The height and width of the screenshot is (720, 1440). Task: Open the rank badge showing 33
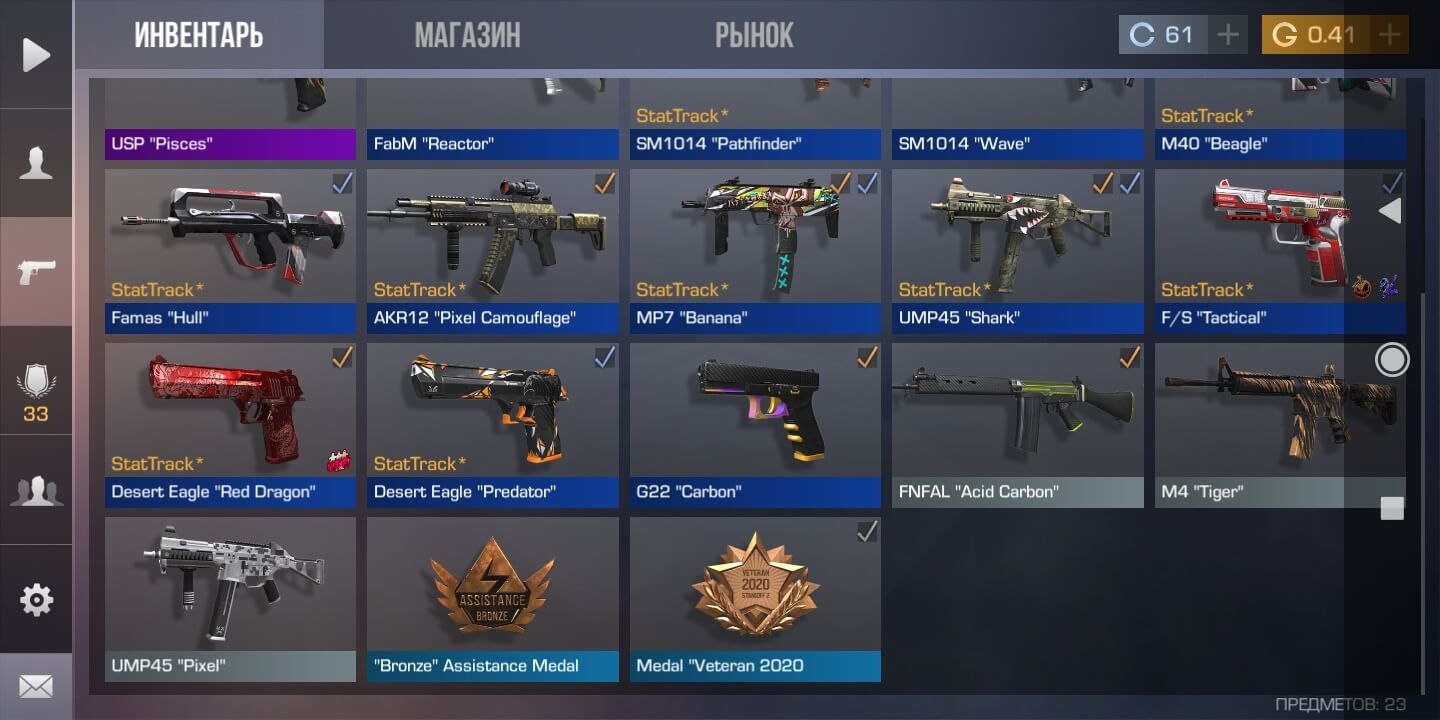click(36, 390)
